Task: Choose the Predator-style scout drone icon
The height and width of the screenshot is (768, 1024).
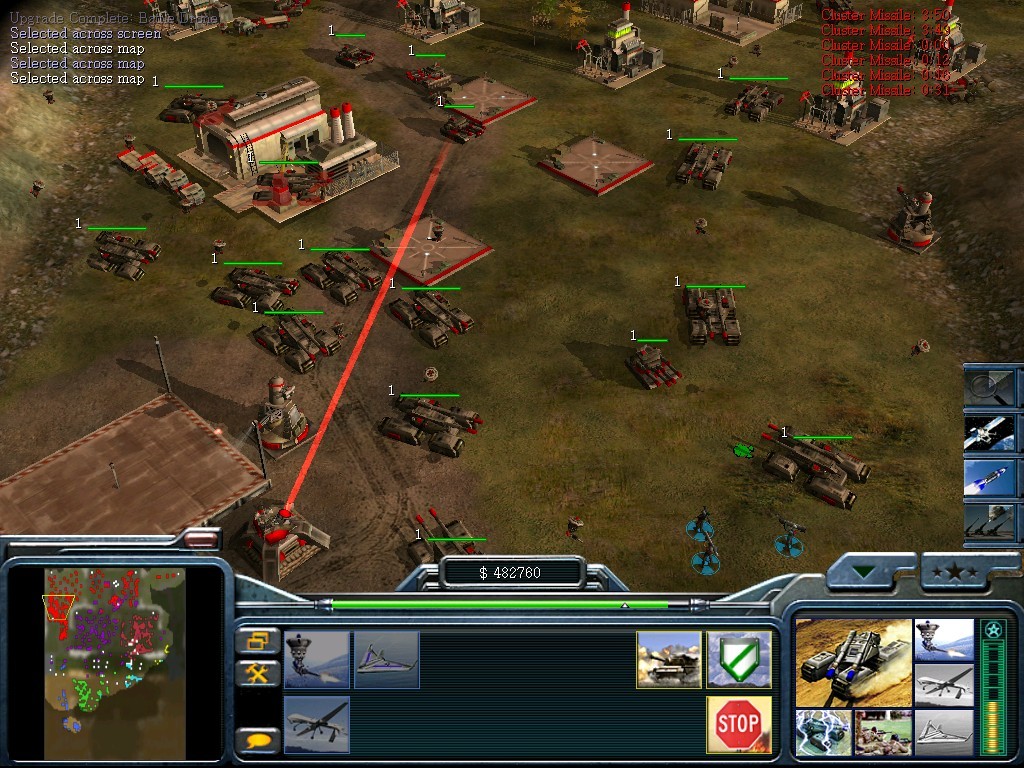Action: click(x=317, y=724)
